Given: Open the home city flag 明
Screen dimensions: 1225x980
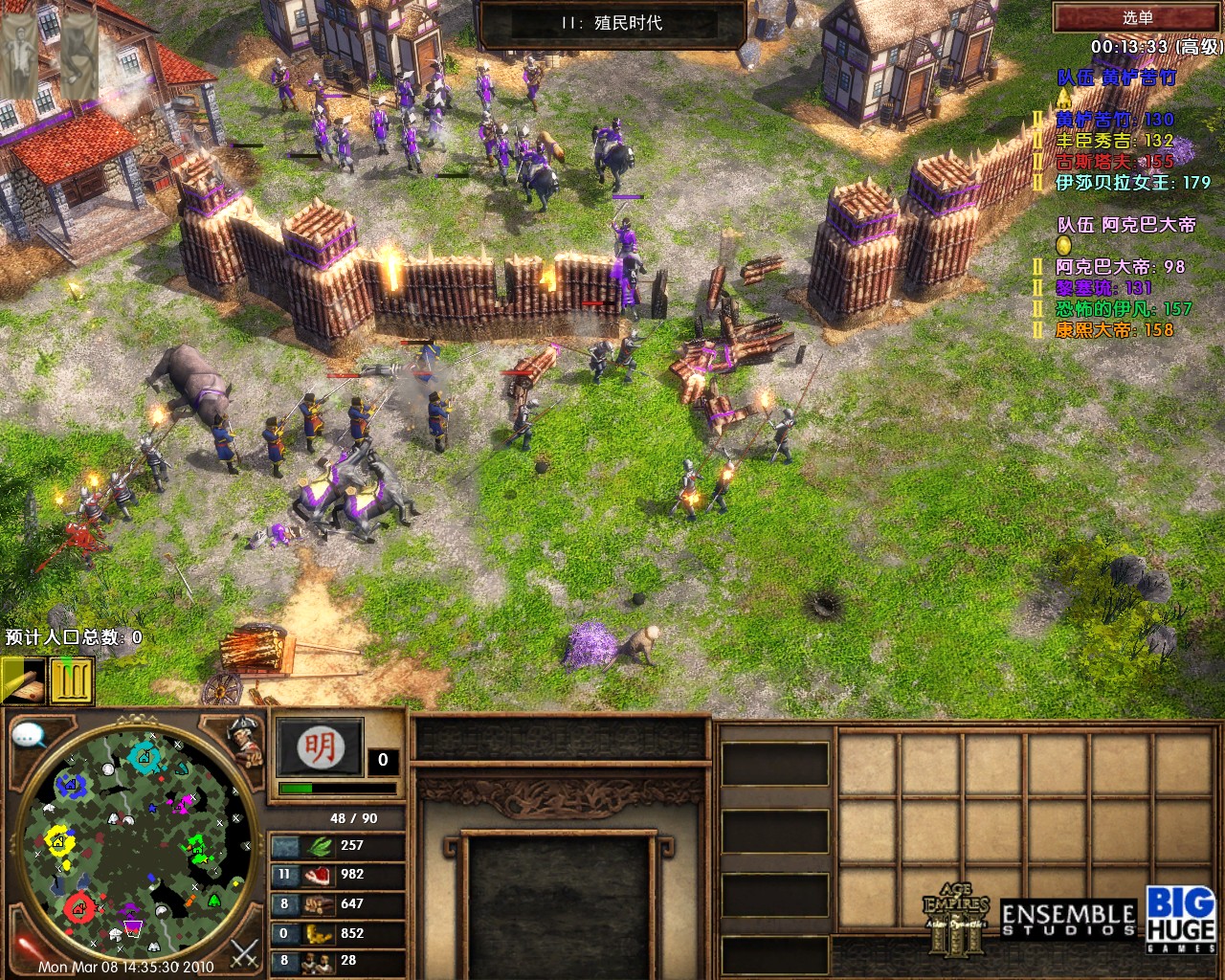Looking at the screenshot, I should pyautogui.click(x=320, y=747).
